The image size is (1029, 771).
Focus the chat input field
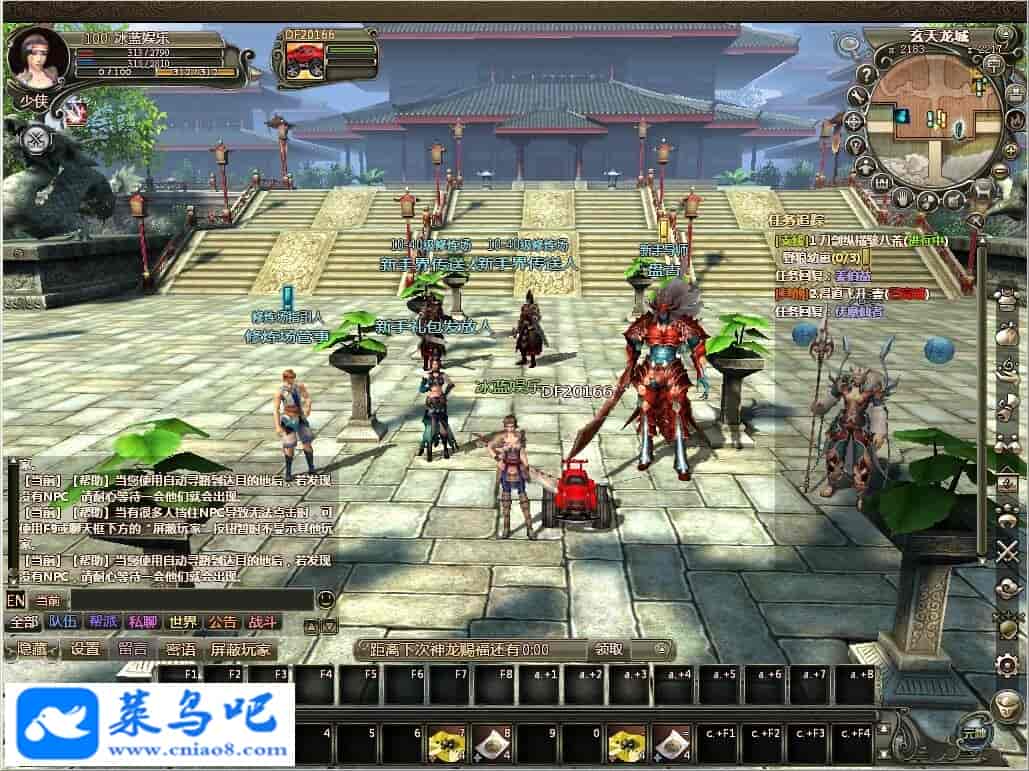[x=170, y=600]
